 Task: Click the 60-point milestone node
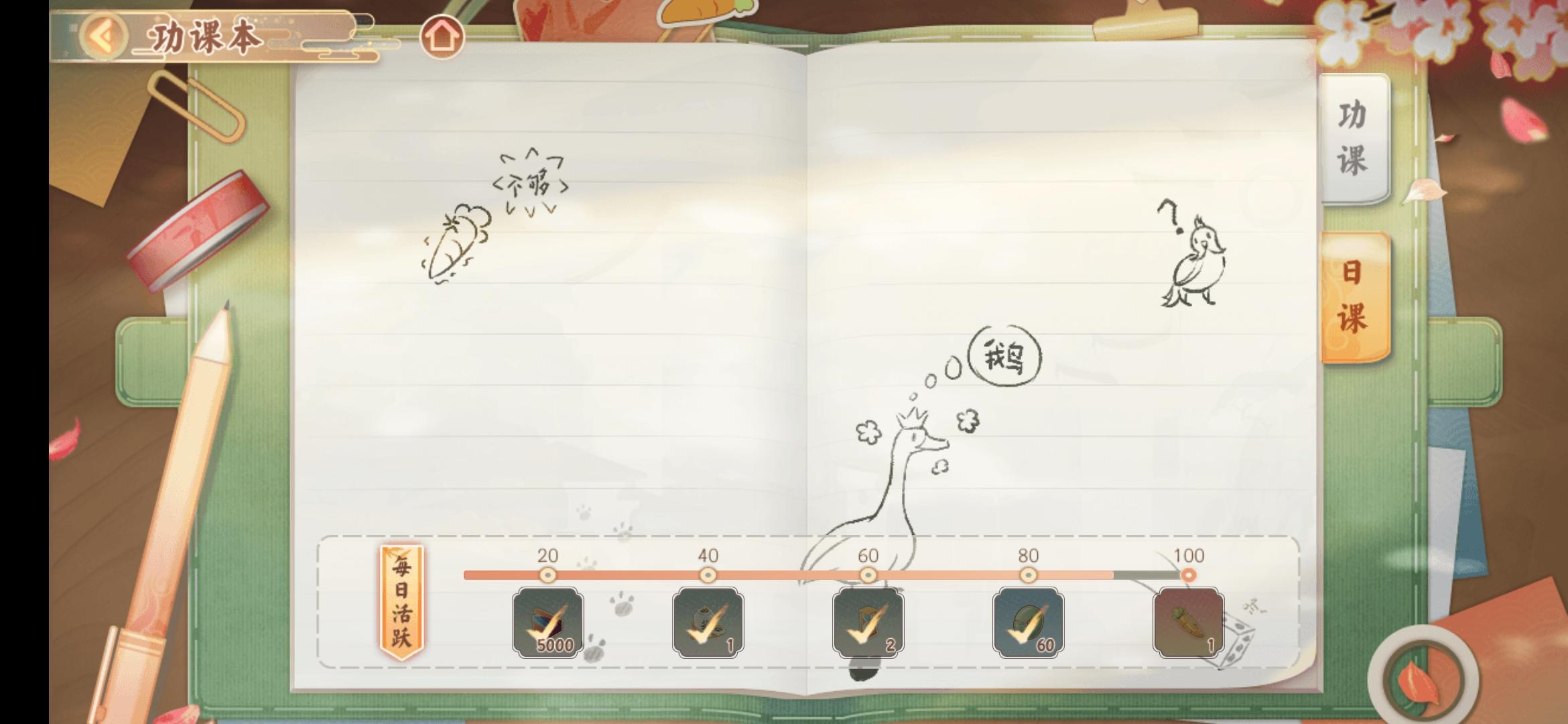868,574
